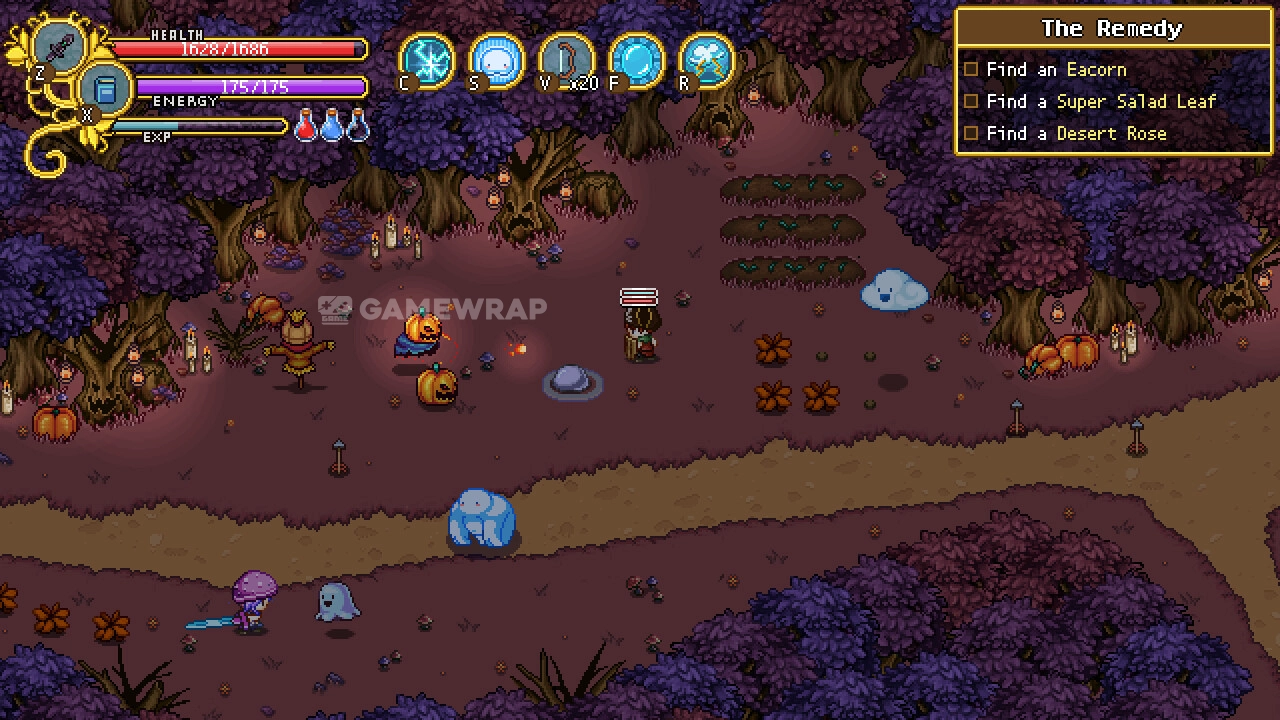Select the sword weapon slot
The height and width of the screenshot is (720, 1280).
(59, 46)
